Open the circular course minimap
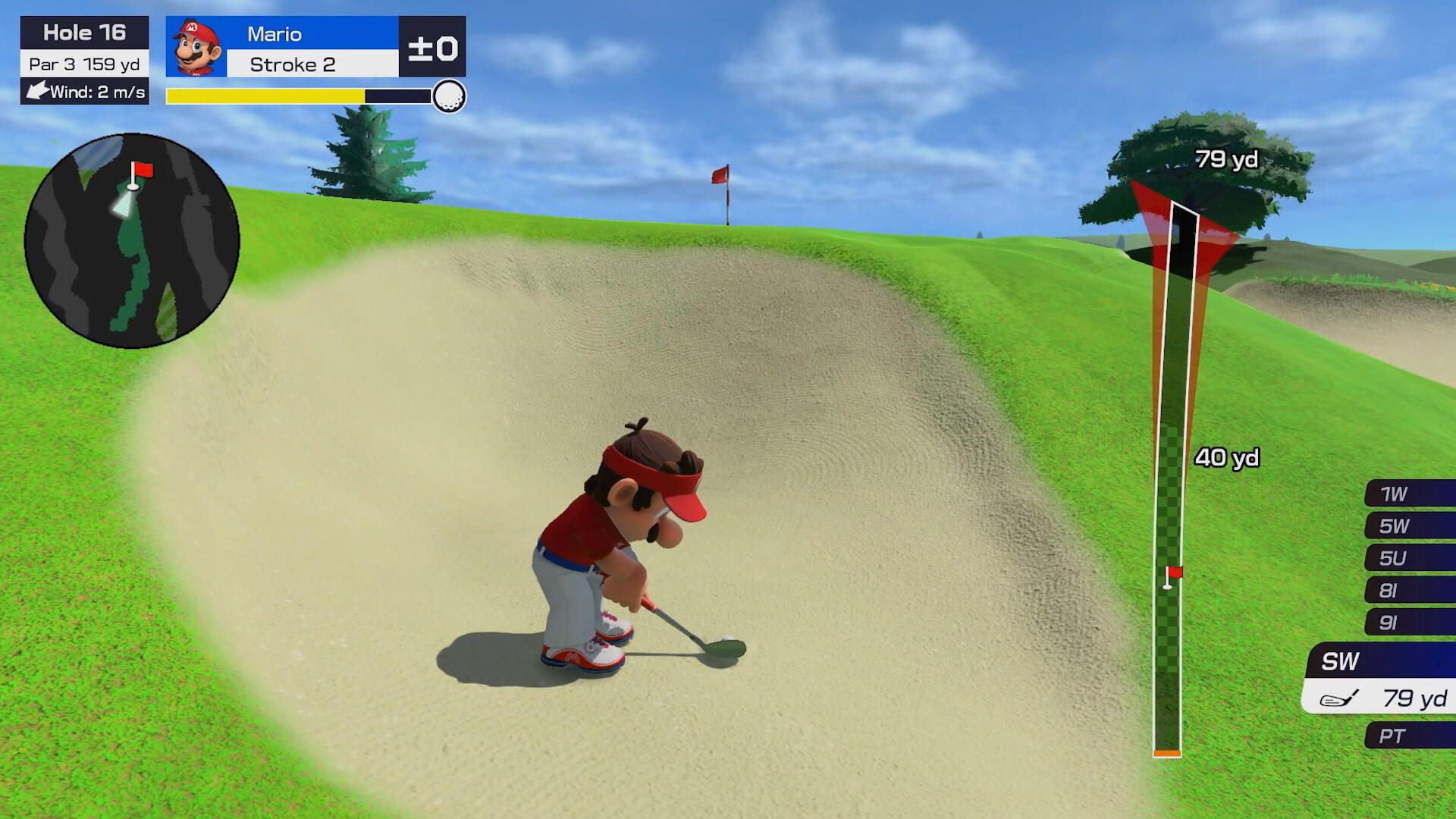Screen dimensions: 1456x819 pyautogui.click(x=132, y=240)
